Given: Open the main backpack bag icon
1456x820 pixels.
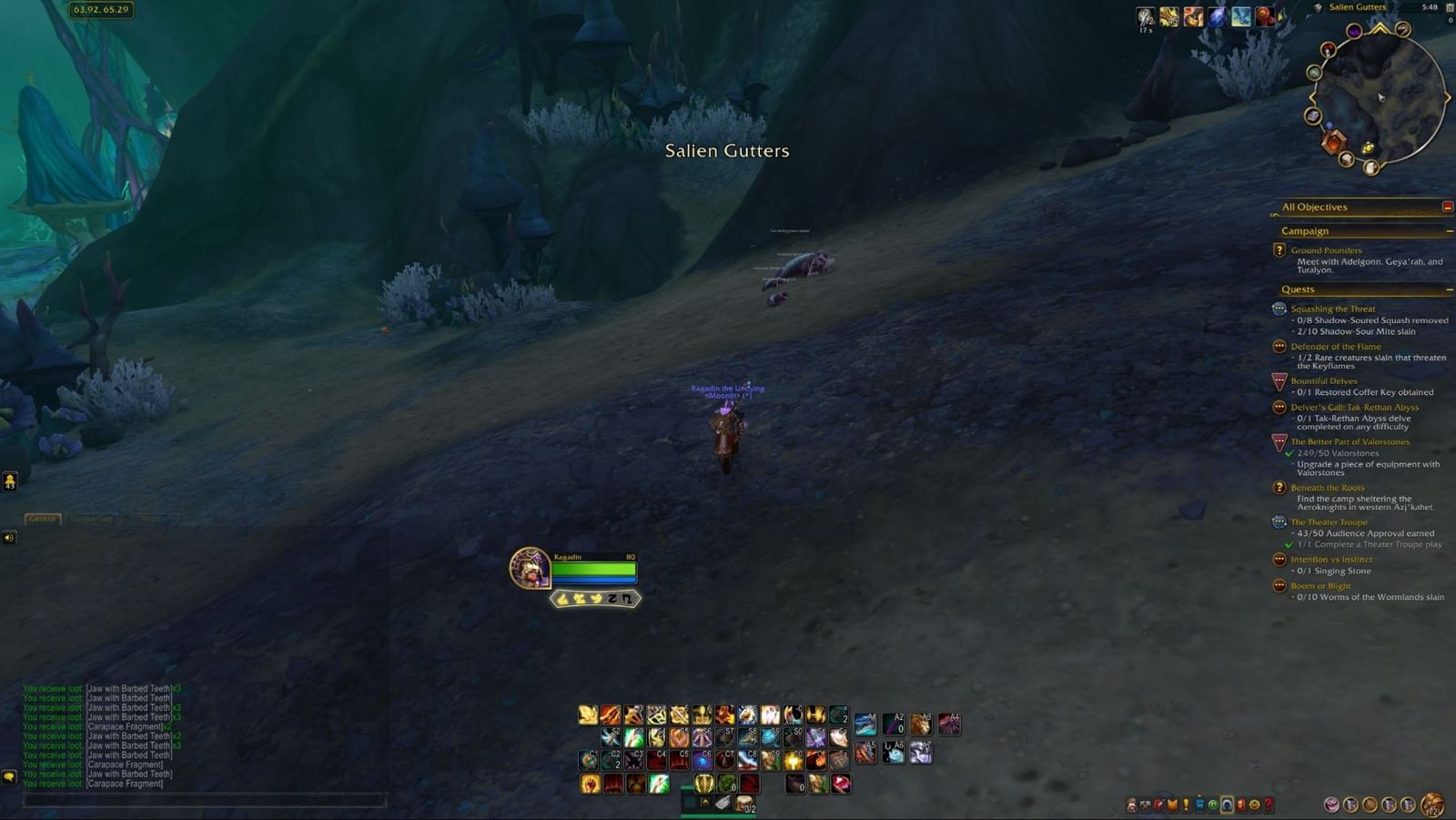Looking at the screenshot, I should coord(1431,805).
